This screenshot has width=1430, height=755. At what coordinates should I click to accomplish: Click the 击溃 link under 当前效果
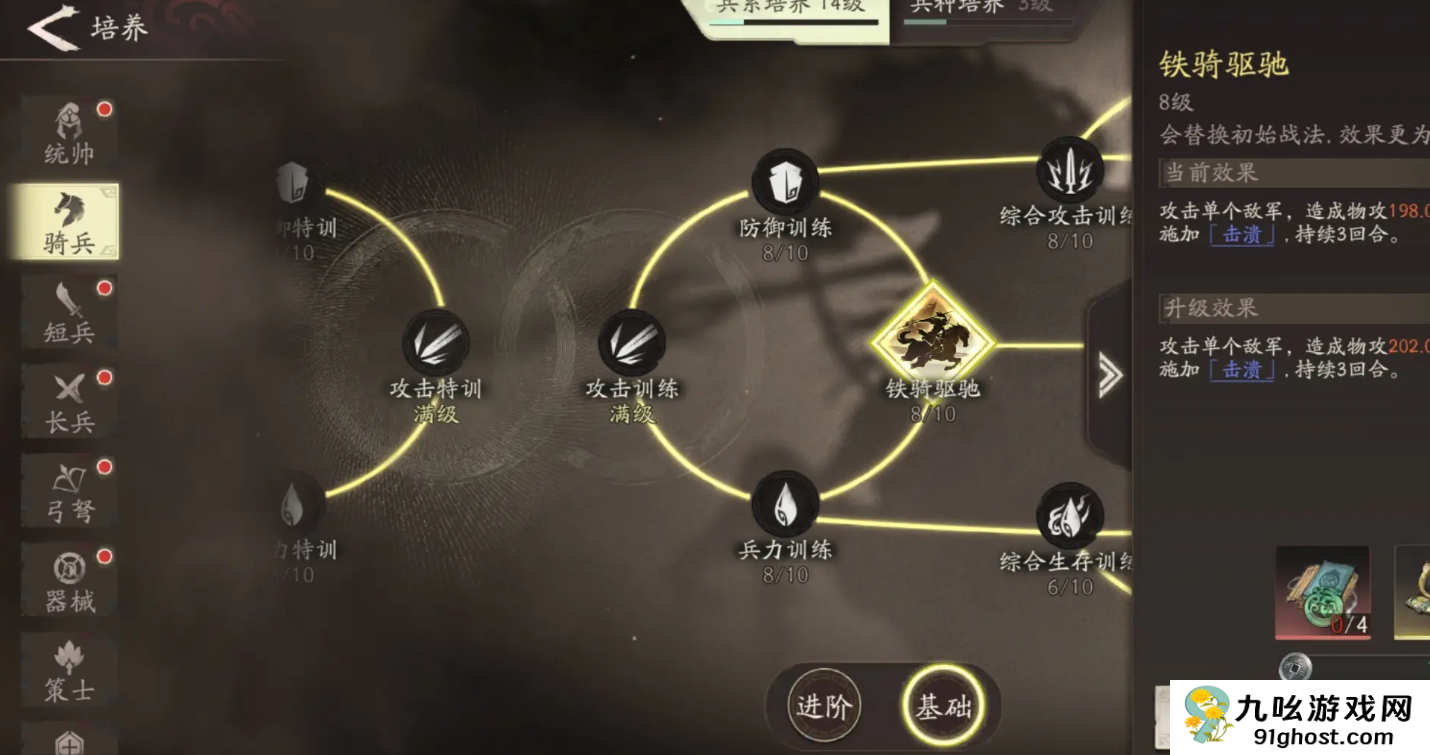(1242, 237)
